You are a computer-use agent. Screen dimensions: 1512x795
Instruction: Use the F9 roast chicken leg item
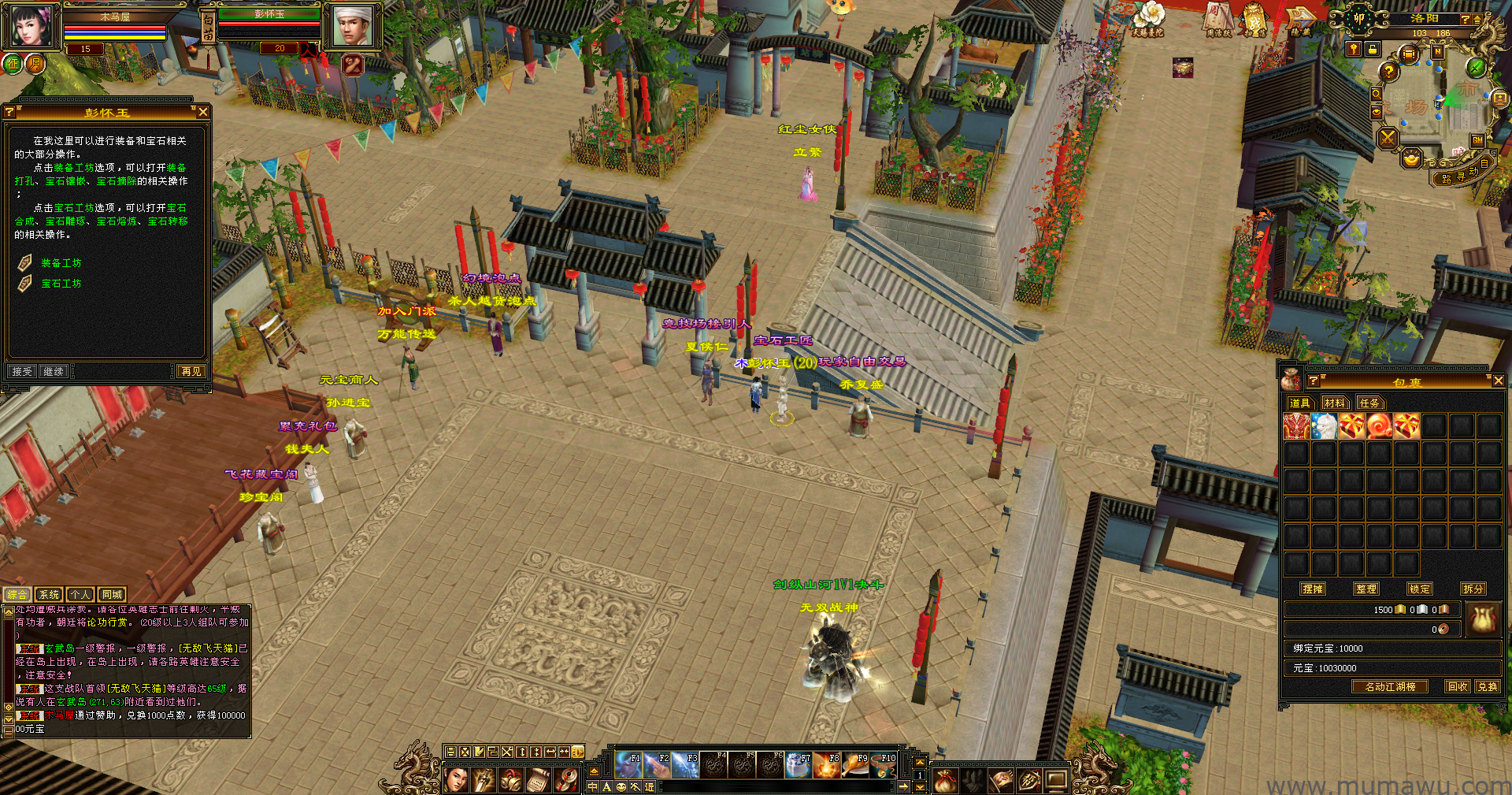pyautogui.click(x=855, y=765)
